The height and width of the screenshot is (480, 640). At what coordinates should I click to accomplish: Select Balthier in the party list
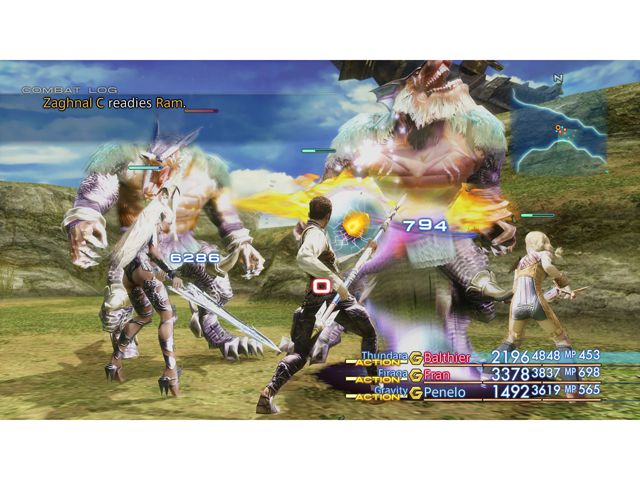450,357
